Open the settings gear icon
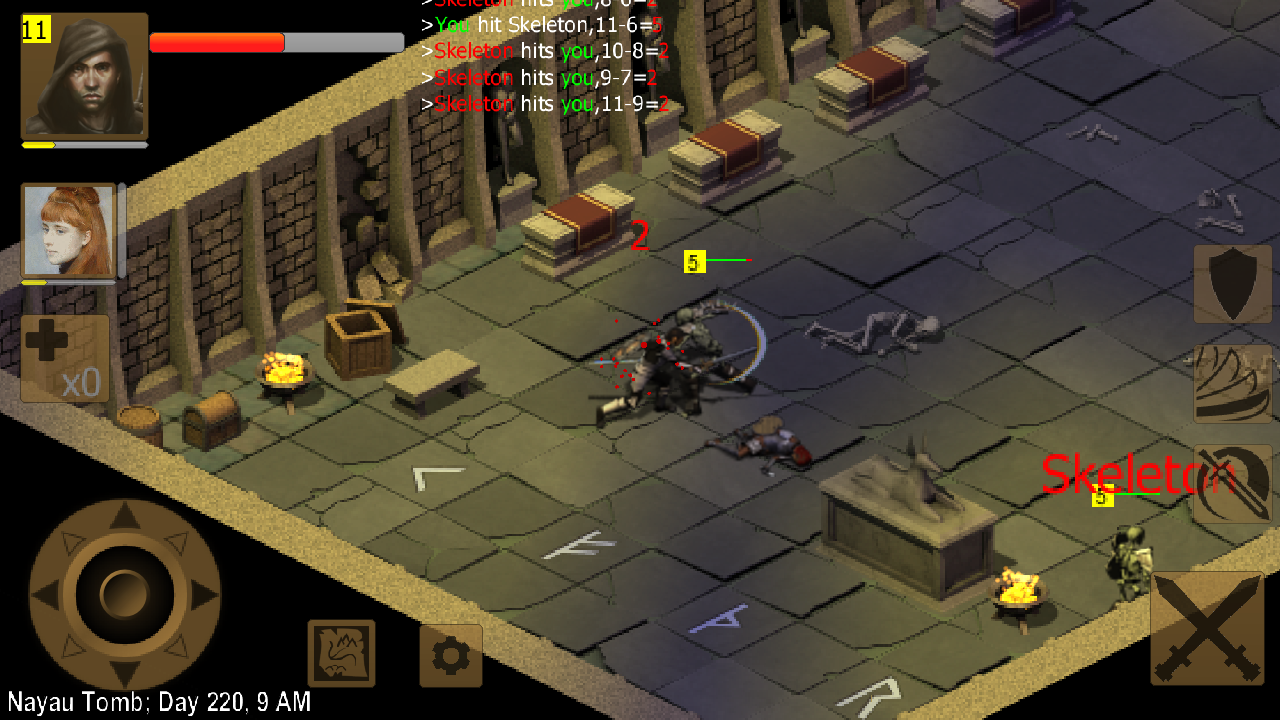Viewport: 1280px width, 720px height. pyautogui.click(x=451, y=655)
